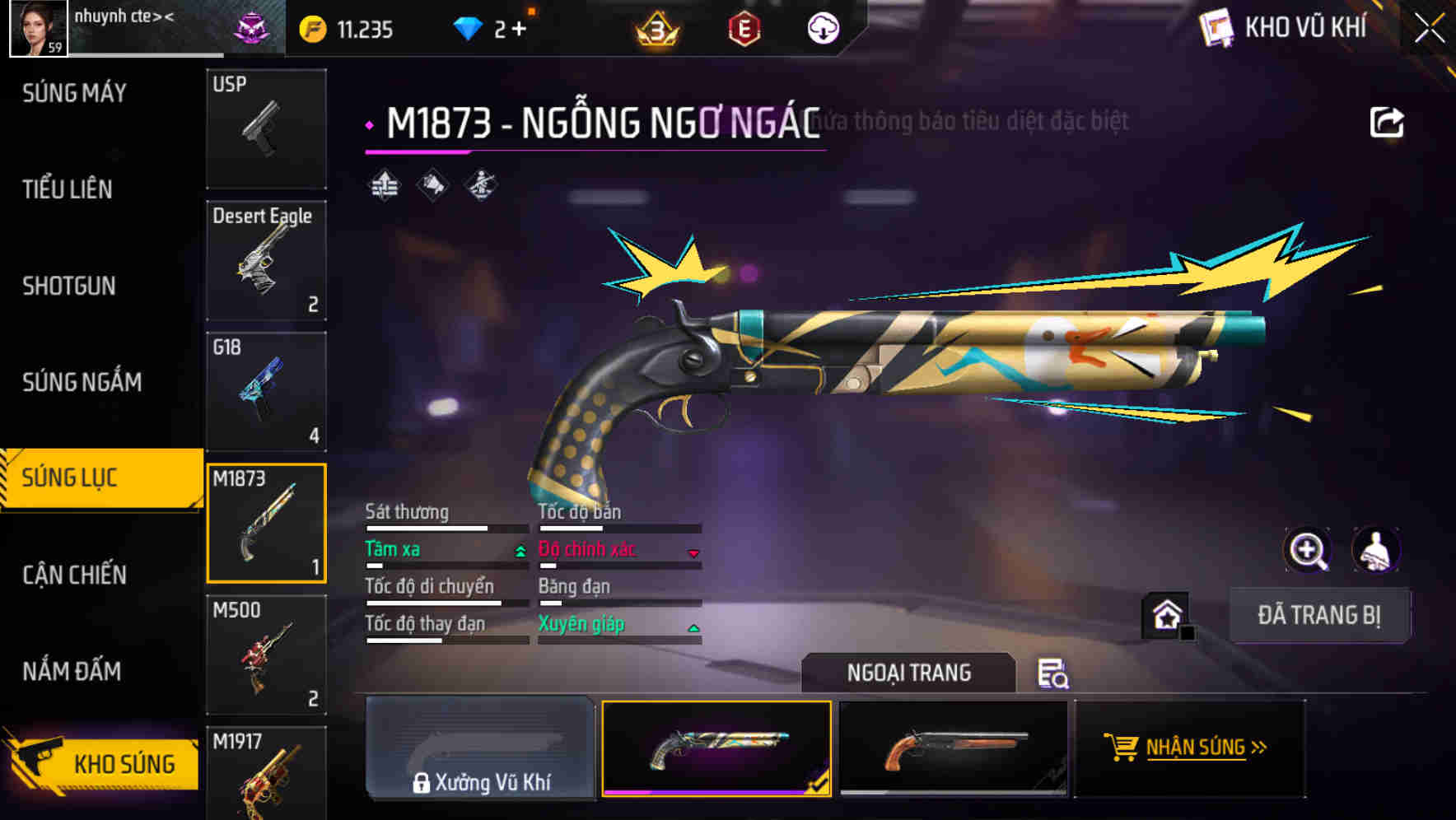Screen dimensions: 1456x820
Task: Select the SHOTGUN category in sidebar
Action: tap(69, 286)
